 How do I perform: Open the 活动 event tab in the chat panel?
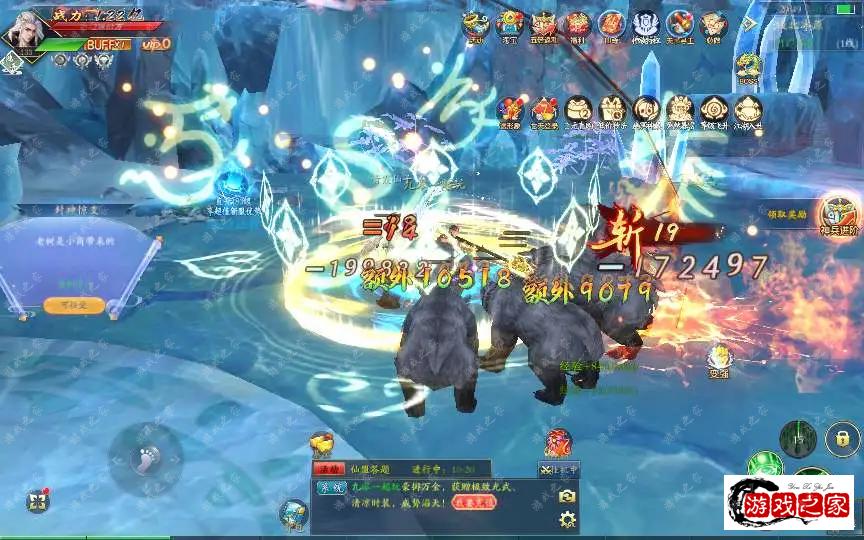[x=329, y=468]
